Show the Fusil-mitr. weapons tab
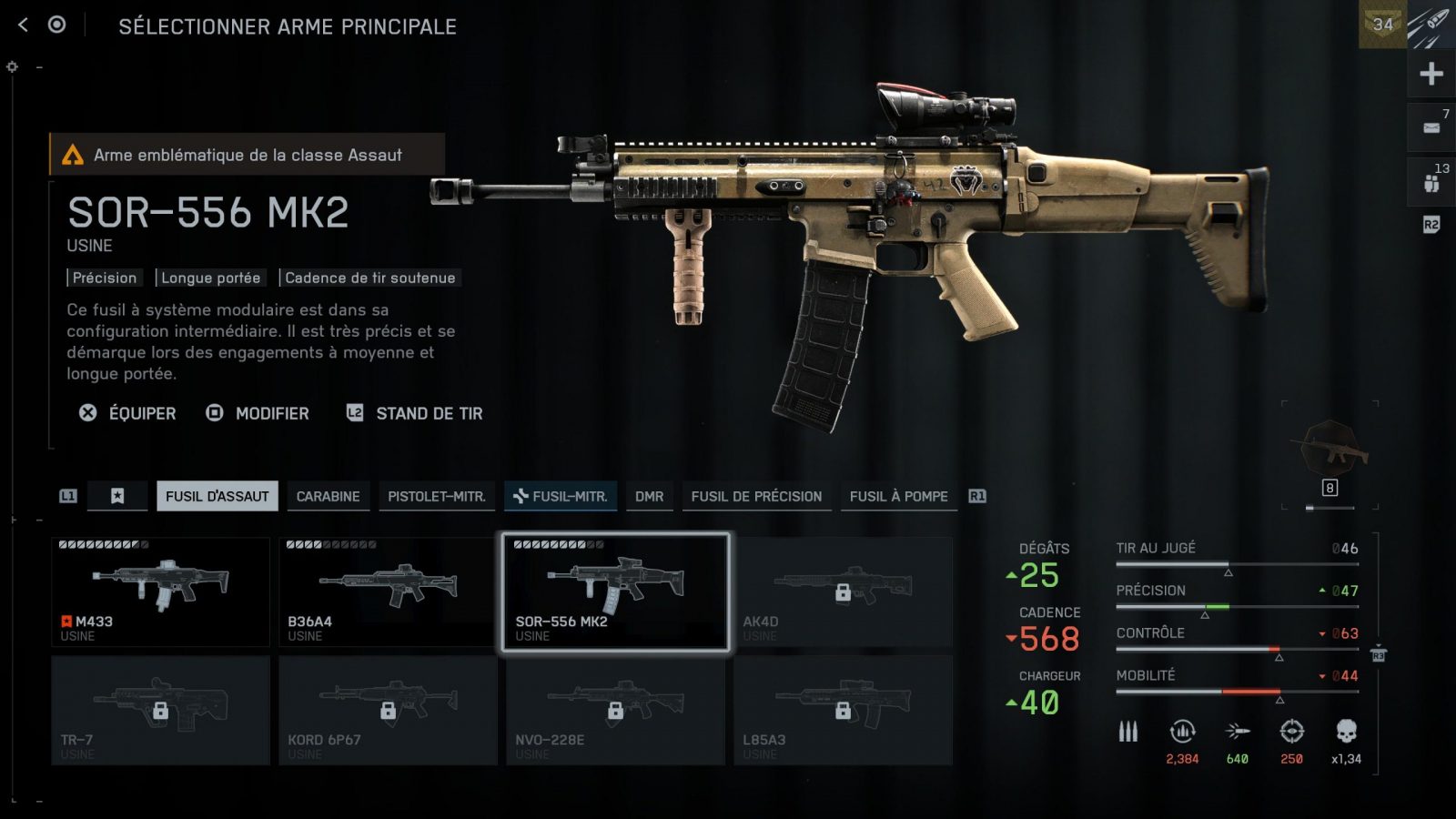 tap(561, 496)
